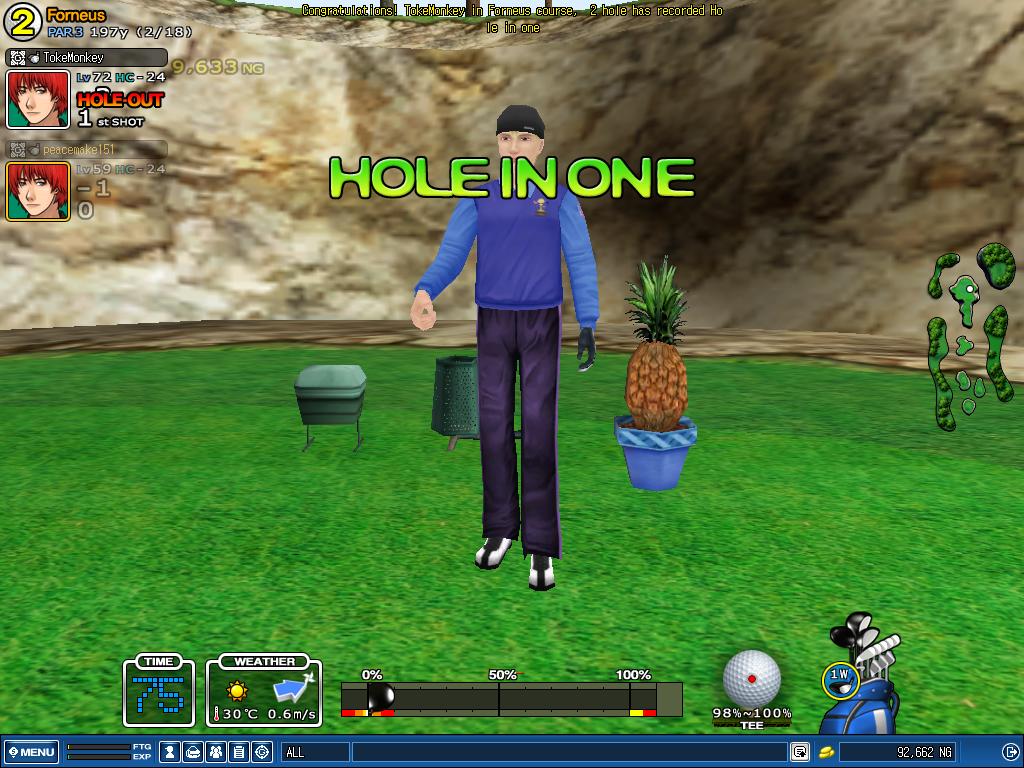The width and height of the screenshot is (1024, 768).
Task: Click the gold coins NG icon
Action: [827, 752]
